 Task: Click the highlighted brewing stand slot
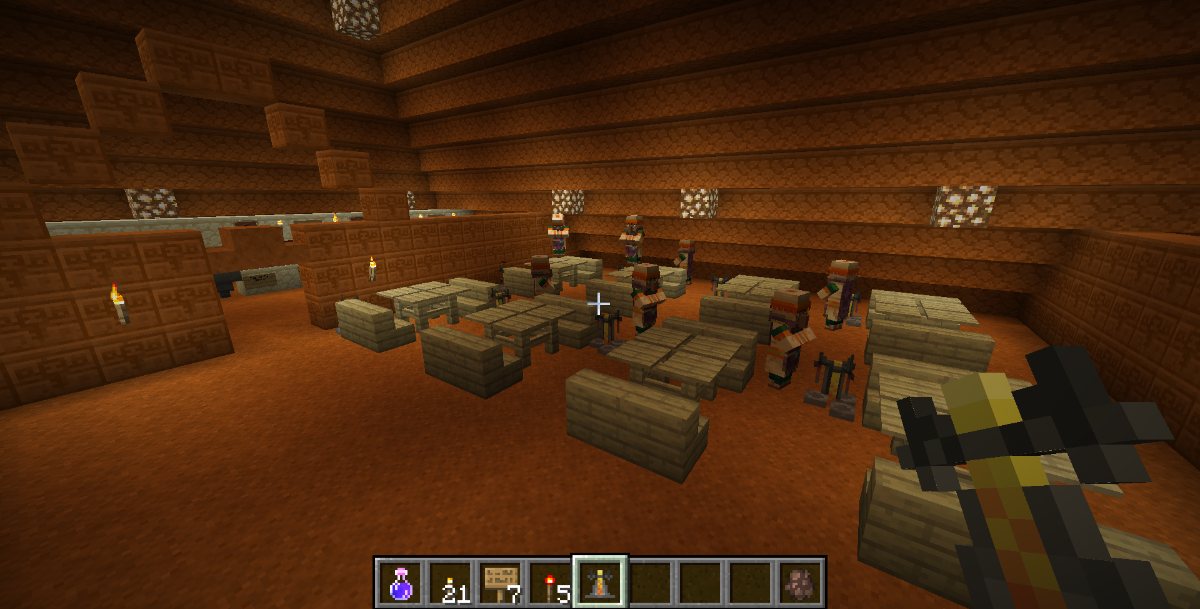pyautogui.click(x=600, y=582)
